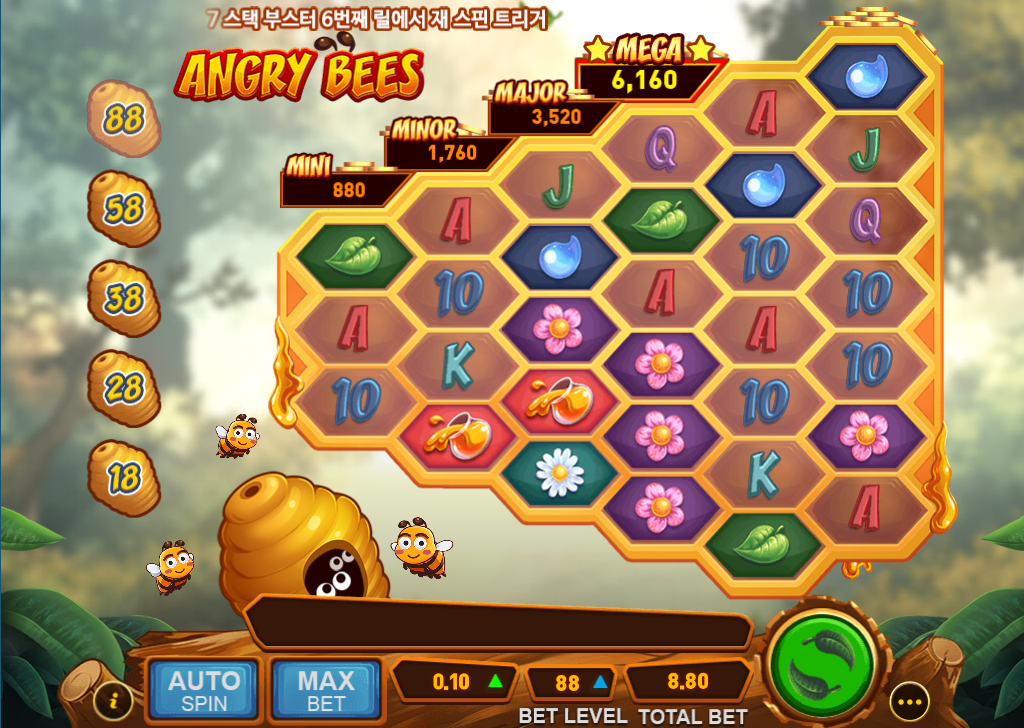Choose the 18 lines honeycomb
Screen dimensions: 1024x728
coord(124,477)
